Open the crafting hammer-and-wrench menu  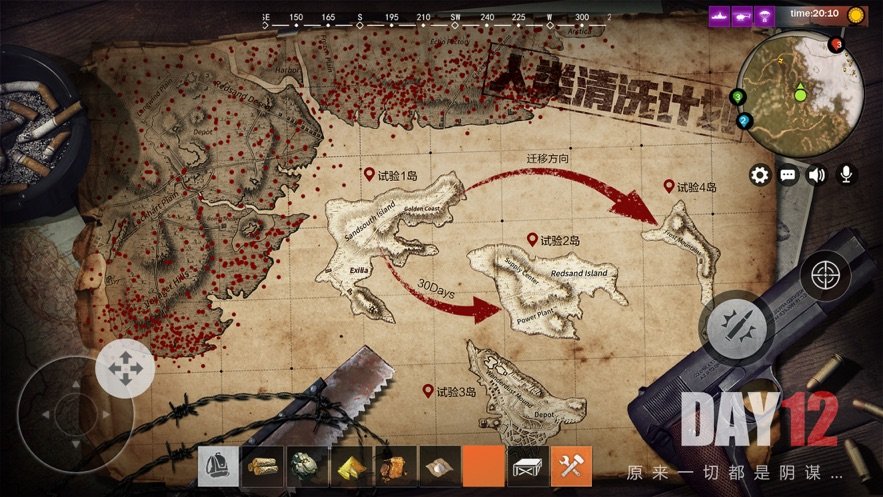(572, 466)
